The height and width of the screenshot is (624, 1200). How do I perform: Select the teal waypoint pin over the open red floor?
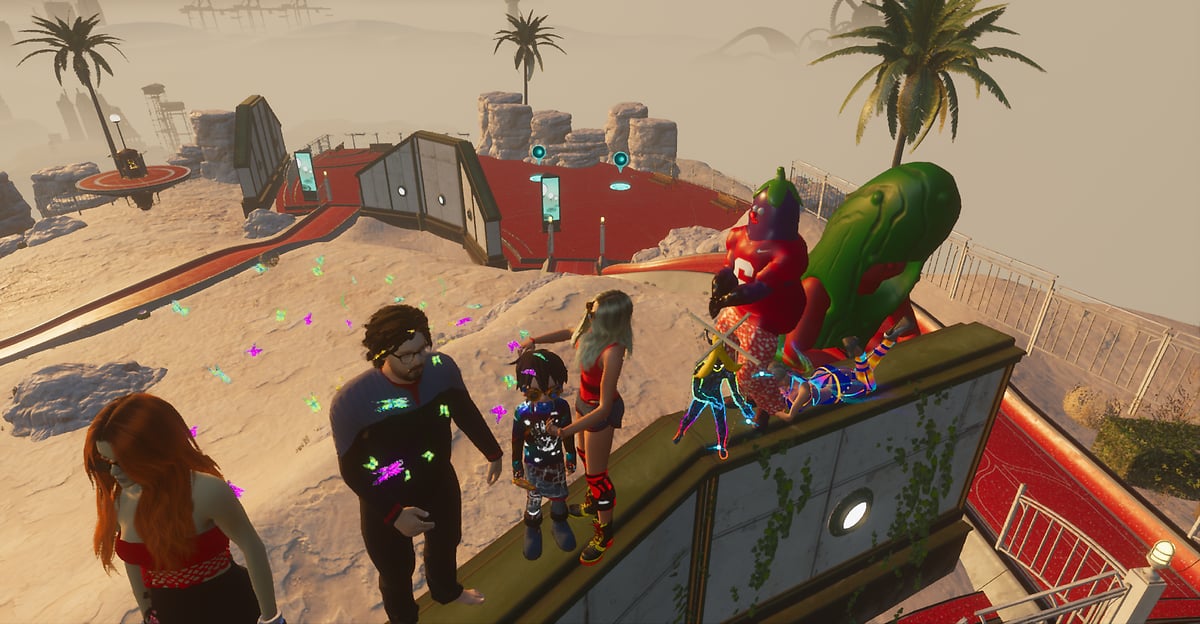point(621,160)
